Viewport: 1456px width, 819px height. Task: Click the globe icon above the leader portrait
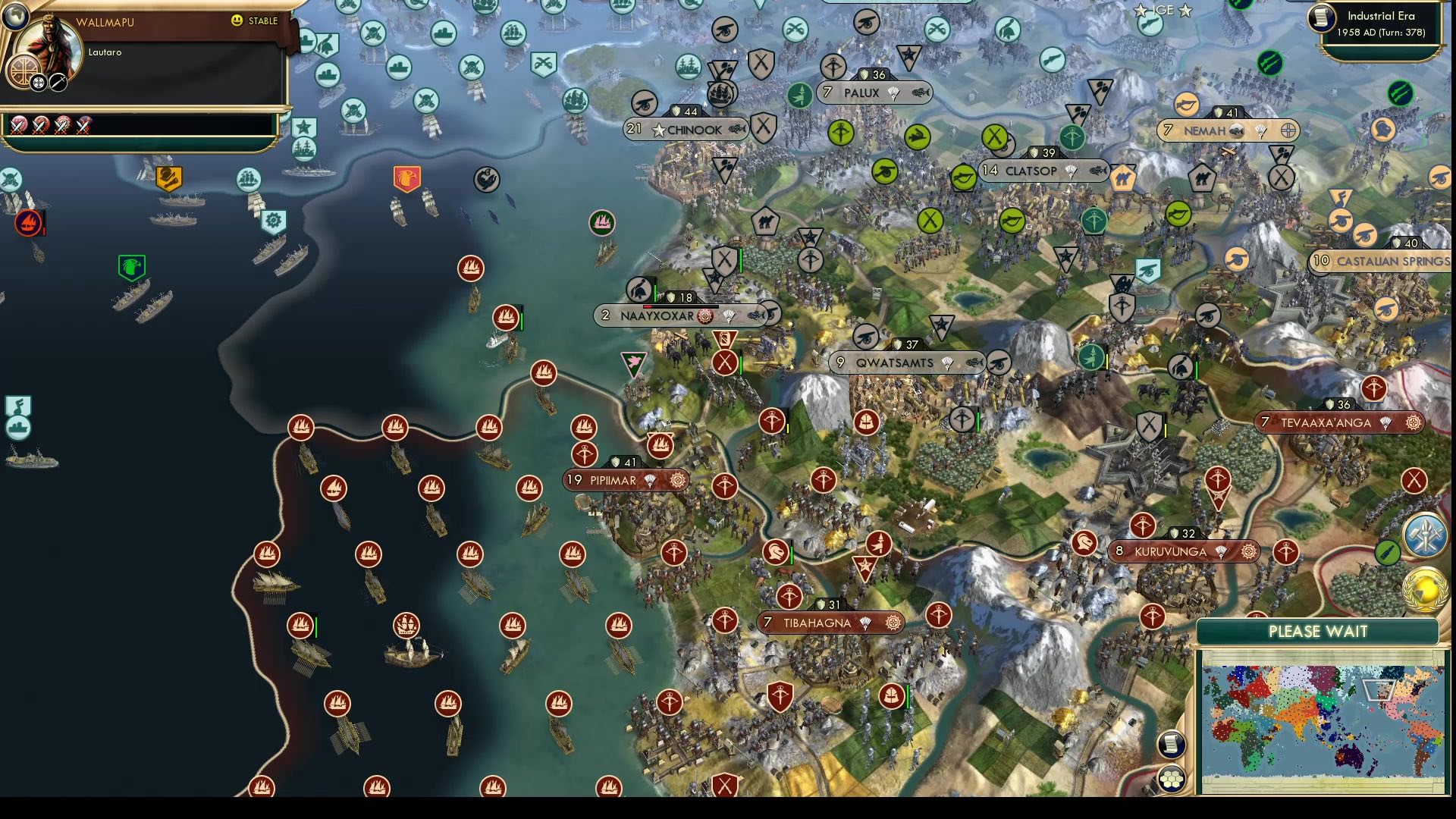(x=15, y=19)
